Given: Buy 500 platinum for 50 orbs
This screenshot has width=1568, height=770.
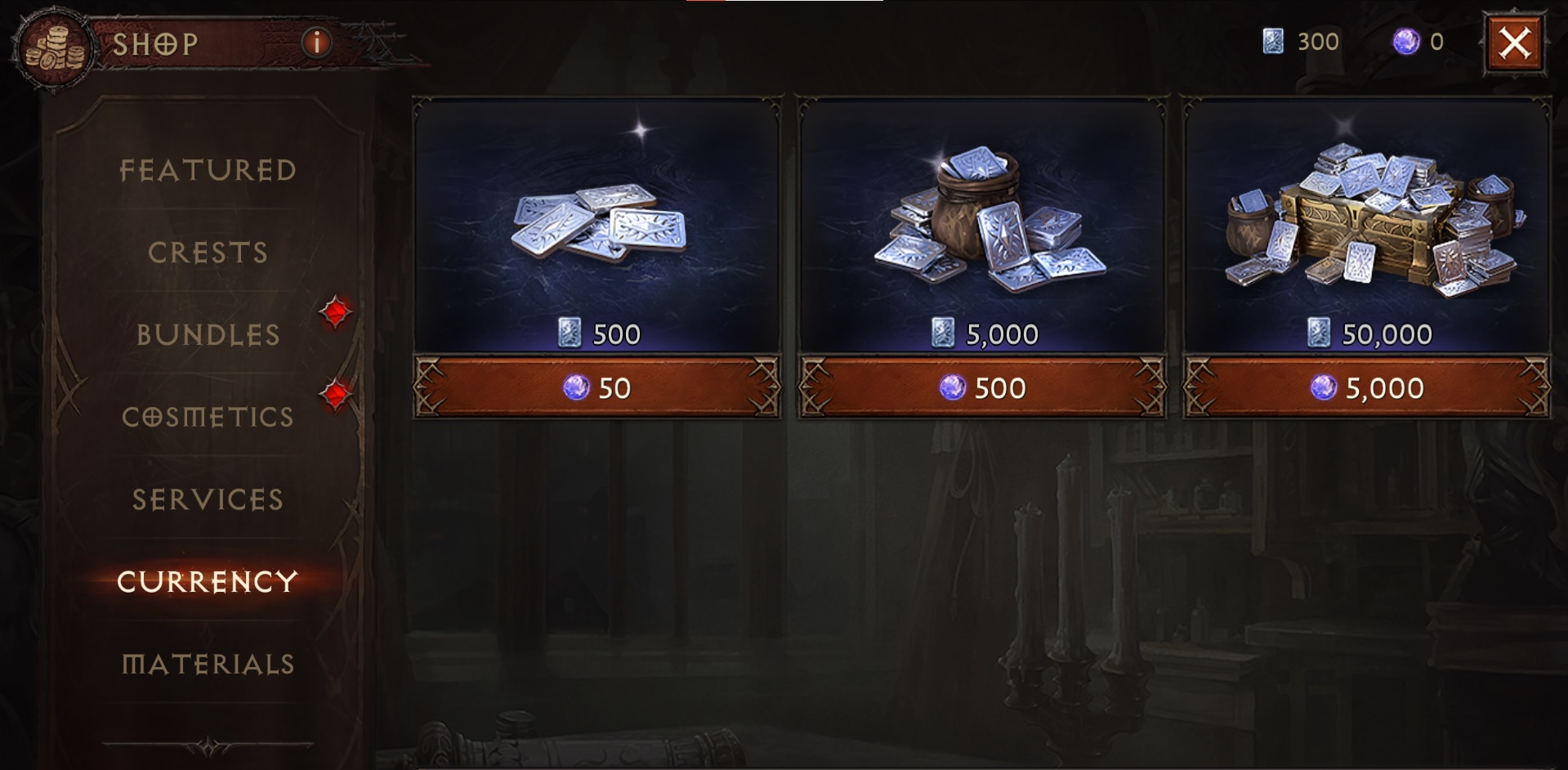Looking at the screenshot, I should coord(601,388).
